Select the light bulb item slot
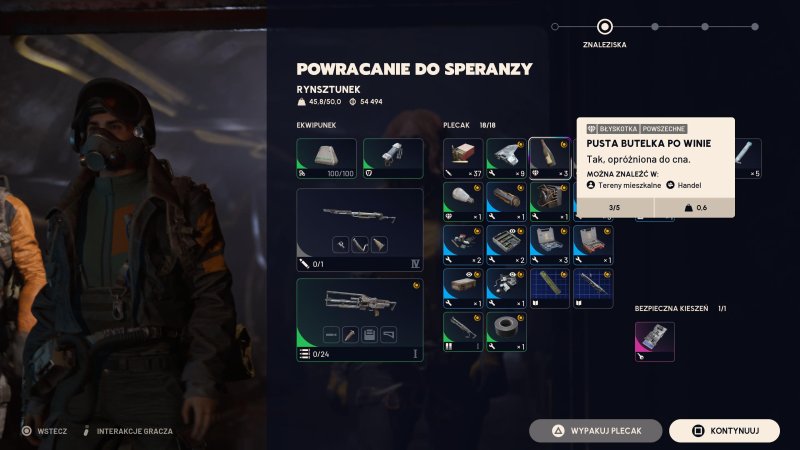800x450 pixels. point(463,200)
